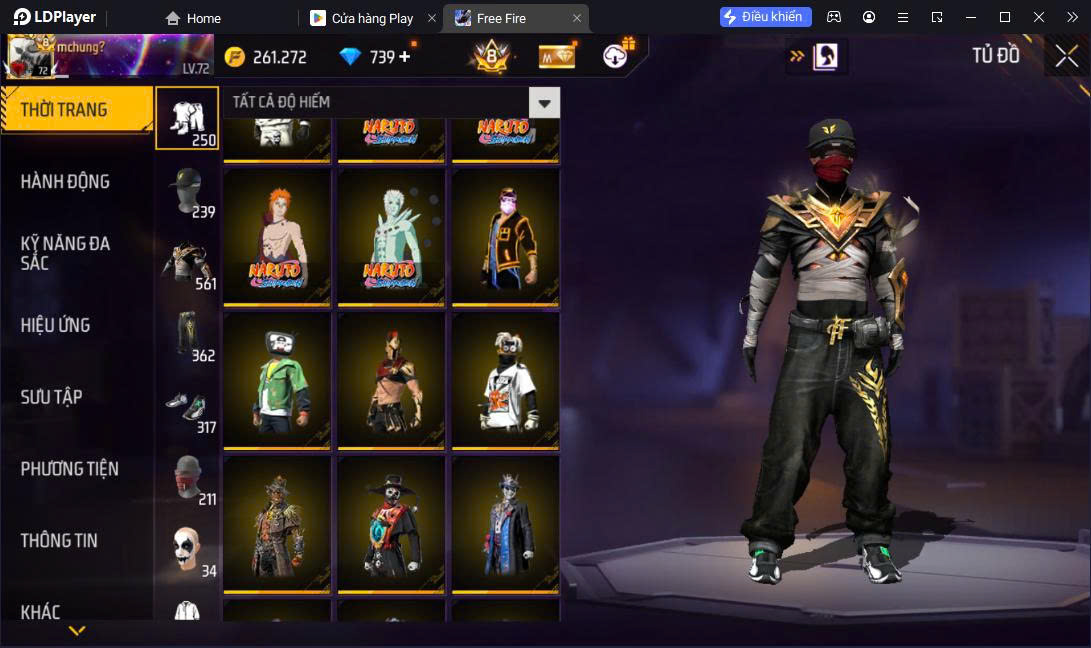Go to the Phương Tiện tab

pos(70,469)
